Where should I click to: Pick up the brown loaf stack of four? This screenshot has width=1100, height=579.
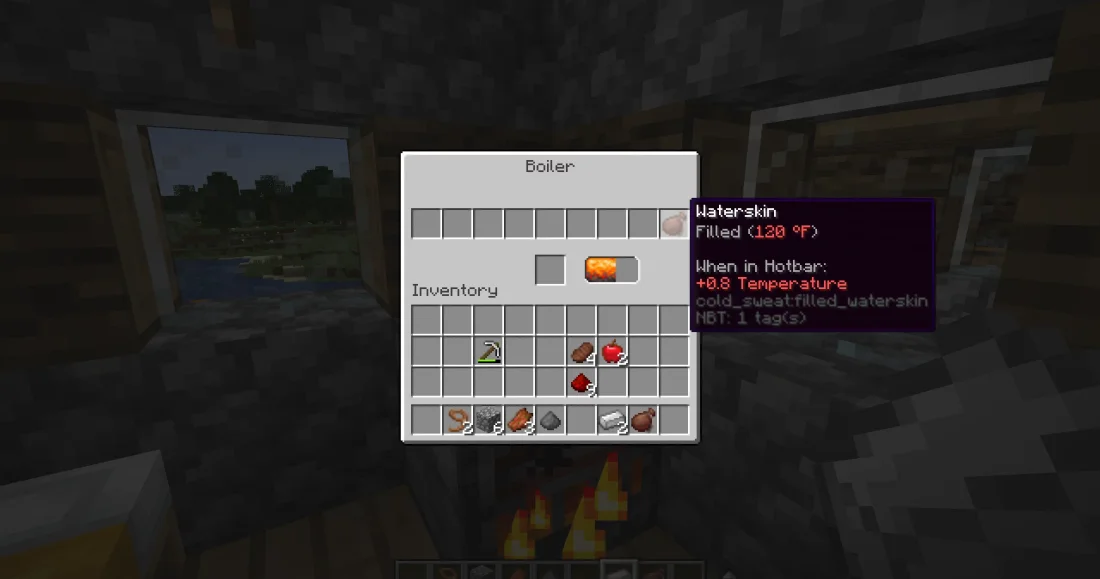[x=581, y=351]
